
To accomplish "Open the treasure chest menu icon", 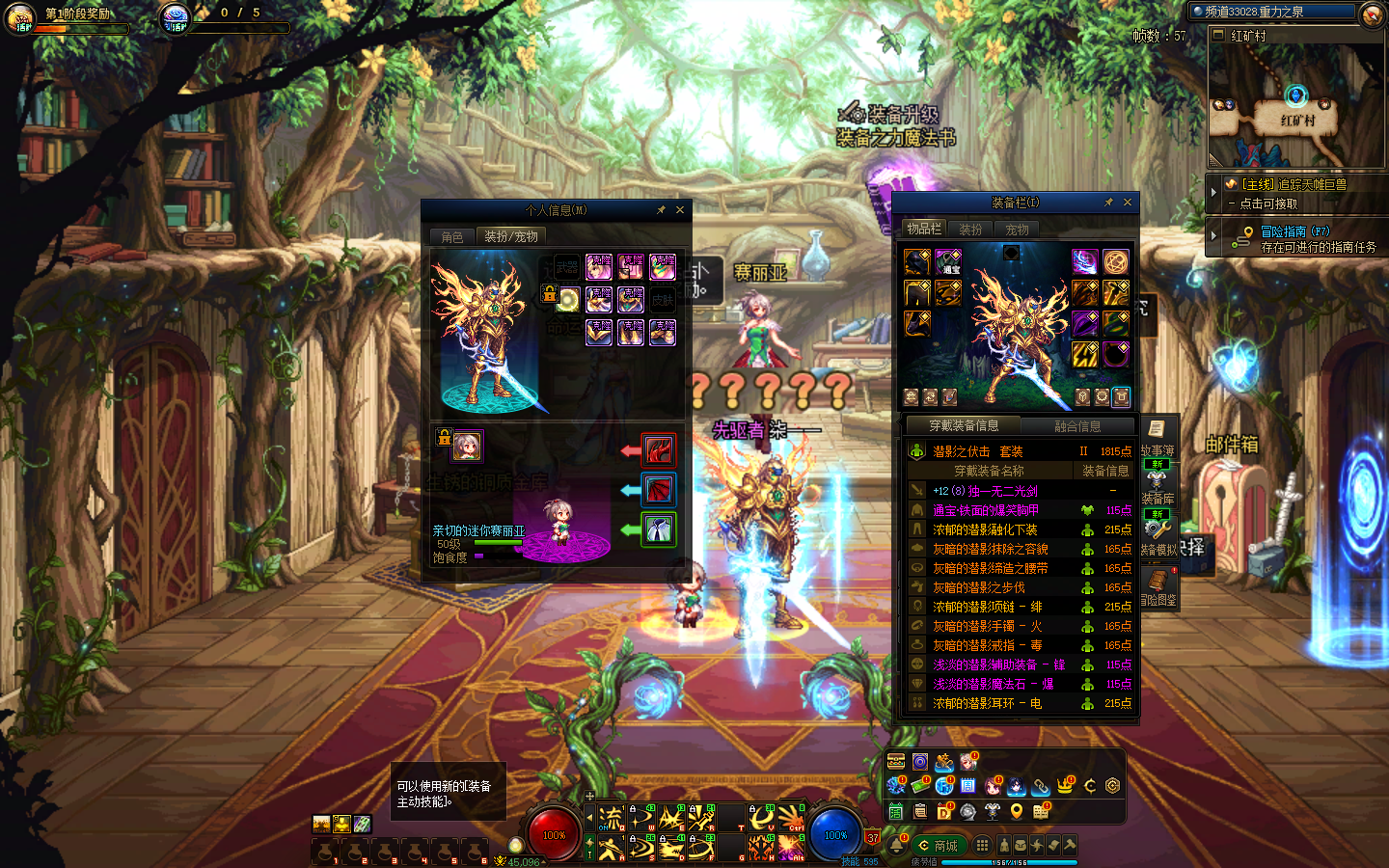I will click(x=896, y=762).
